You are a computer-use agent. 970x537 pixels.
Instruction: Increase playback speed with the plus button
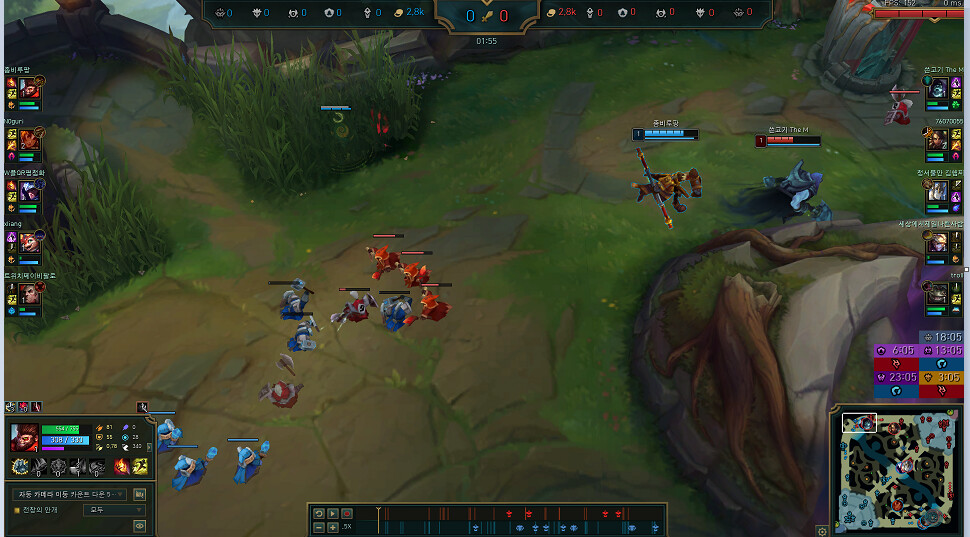click(333, 526)
